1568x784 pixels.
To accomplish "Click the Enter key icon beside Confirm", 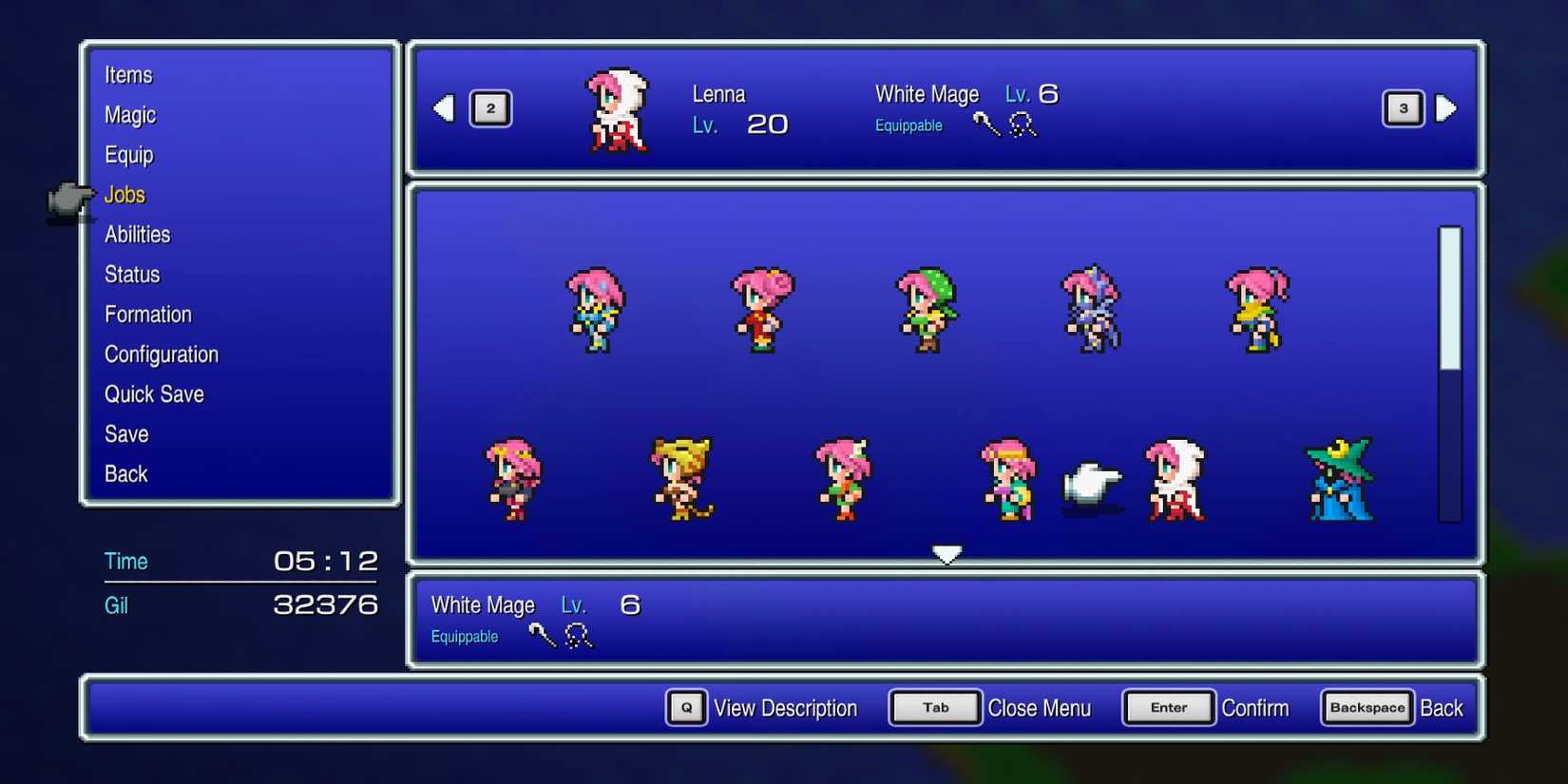I will (x=1168, y=707).
